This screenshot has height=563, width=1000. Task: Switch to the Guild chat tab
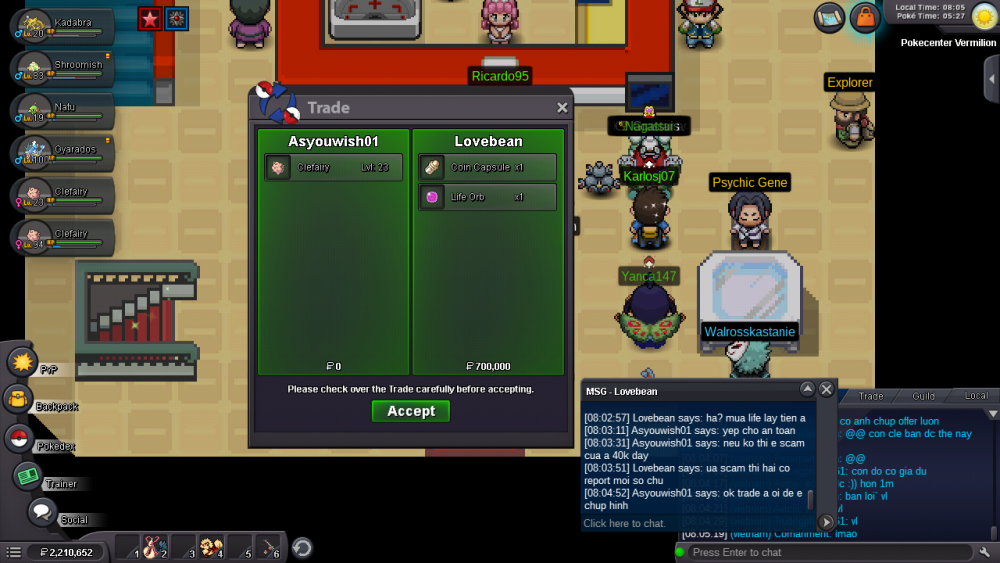923,396
